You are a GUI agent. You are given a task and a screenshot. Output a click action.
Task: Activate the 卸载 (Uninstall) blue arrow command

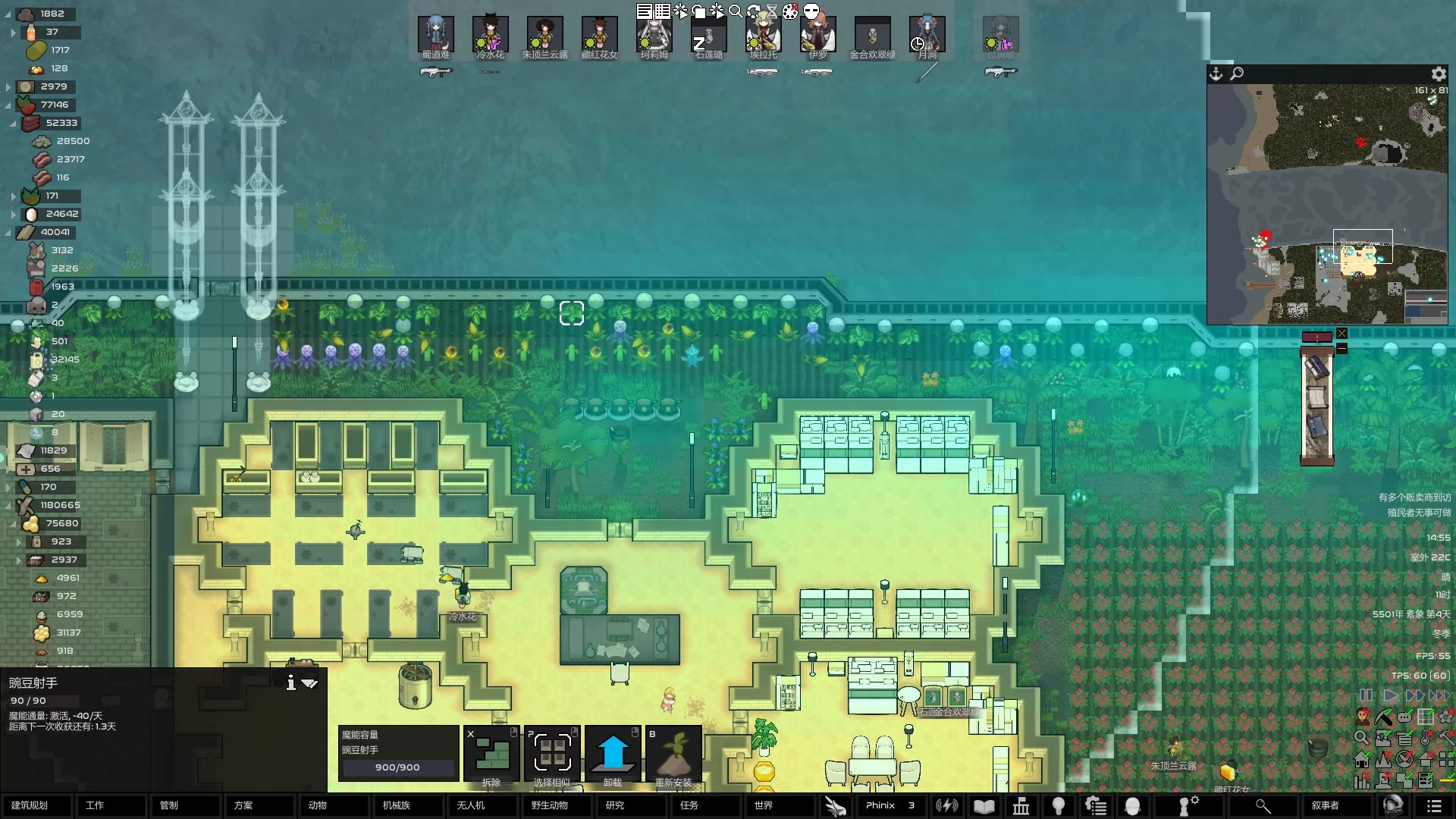click(x=613, y=756)
